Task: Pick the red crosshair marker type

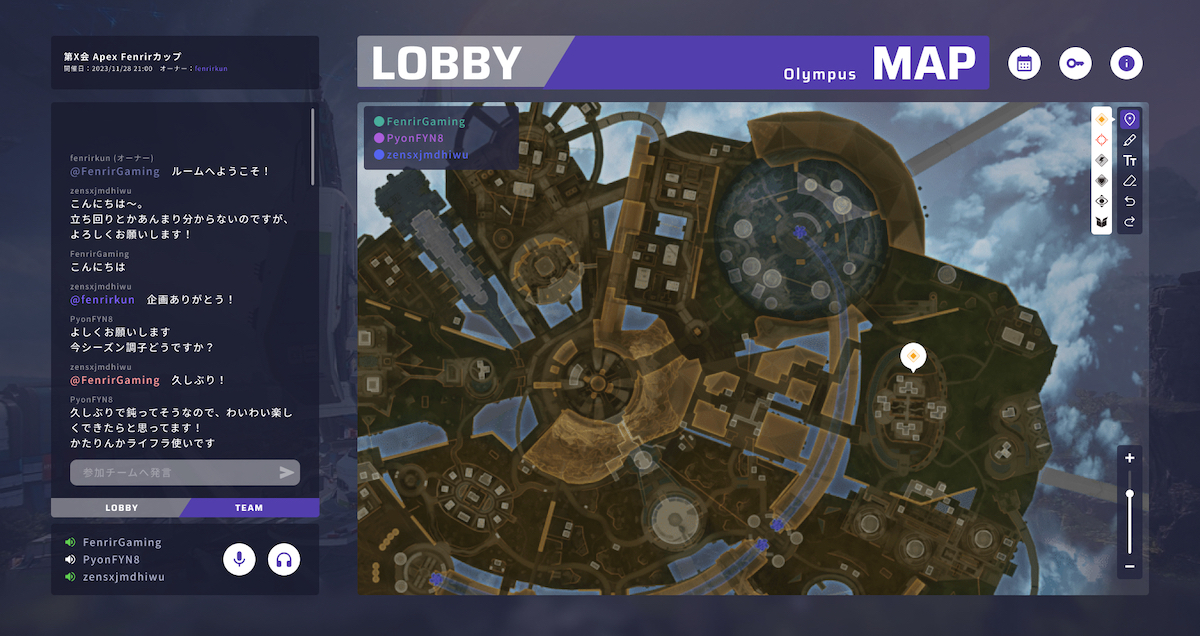Action: click(x=1101, y=140)
